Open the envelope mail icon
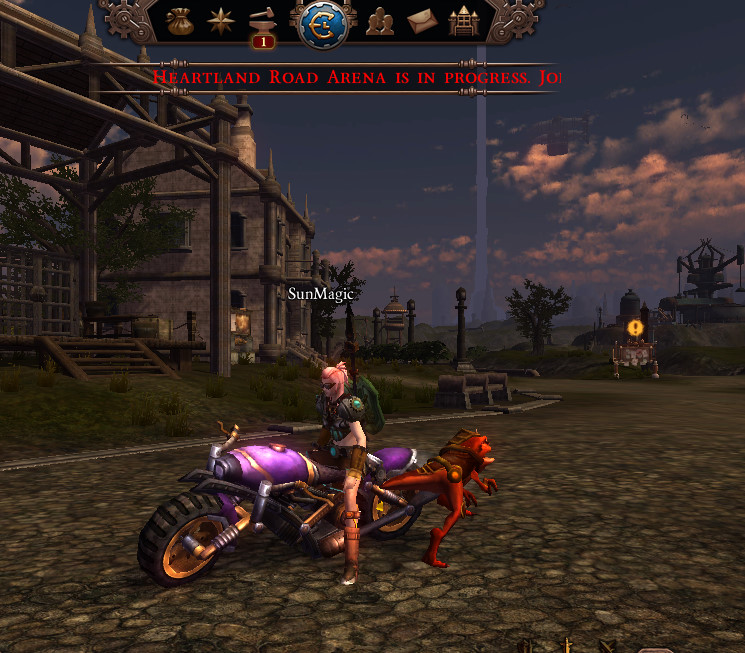 (422, 20)
